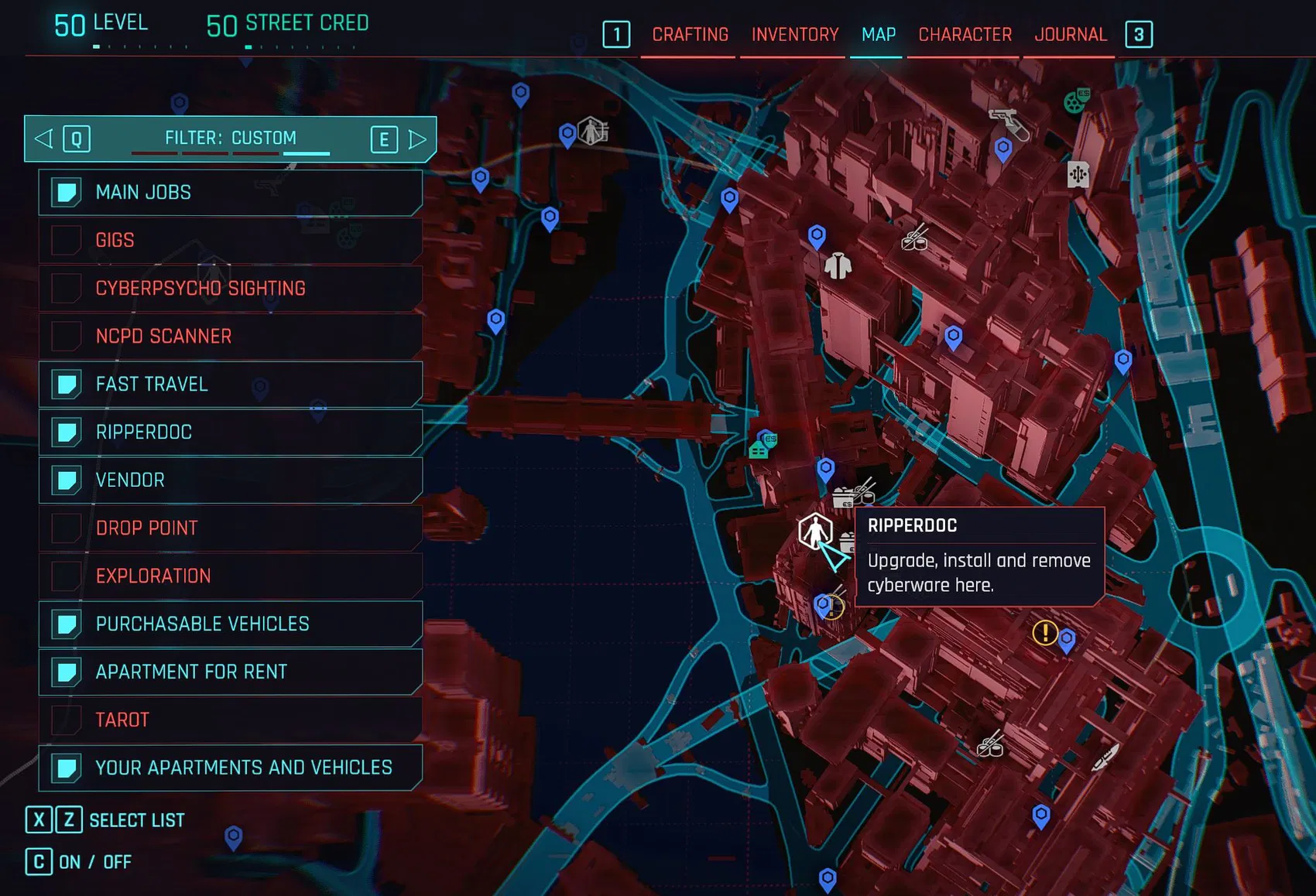This screenshot has width=1316, height=896.
Task: Switch to the INVENTORY tab
Action: coord(793,34)
